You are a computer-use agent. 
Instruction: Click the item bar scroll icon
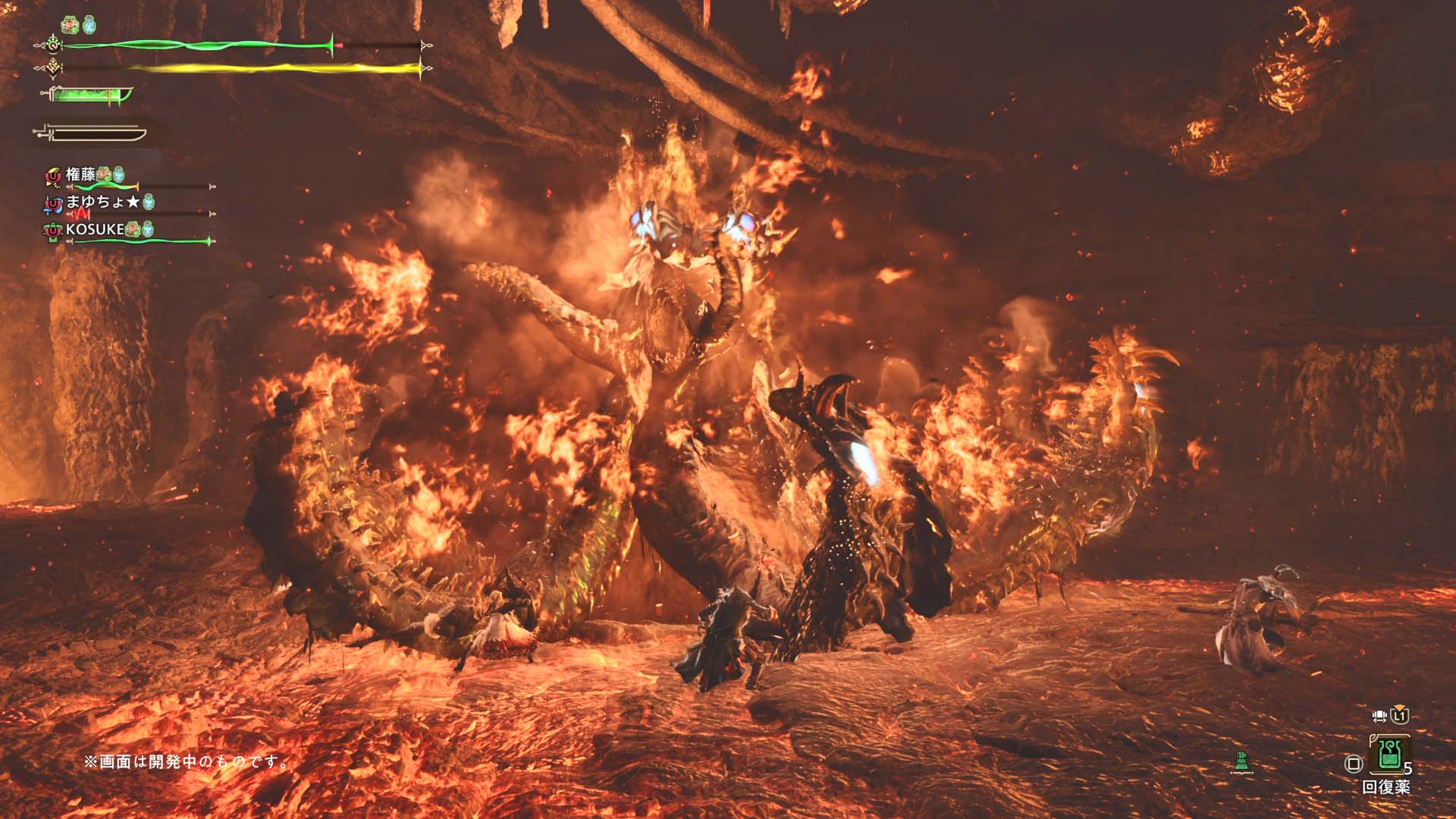point(1379,716)
